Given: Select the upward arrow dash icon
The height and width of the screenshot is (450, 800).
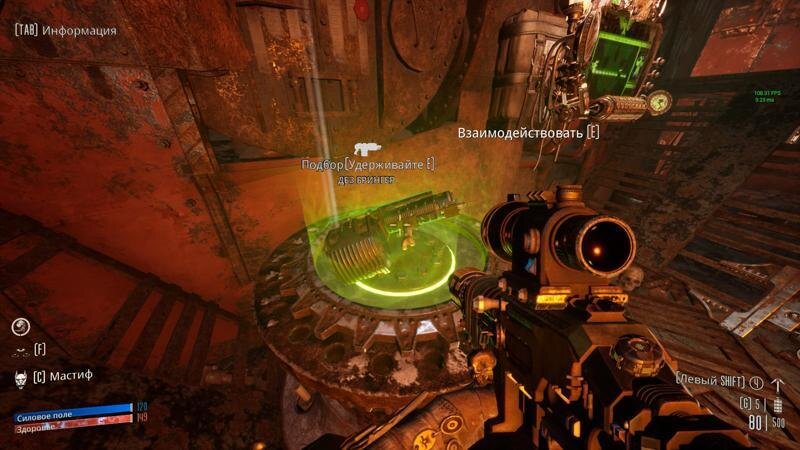Looking at the screenshot, I should pyautogui.click(x=779, y=383).
